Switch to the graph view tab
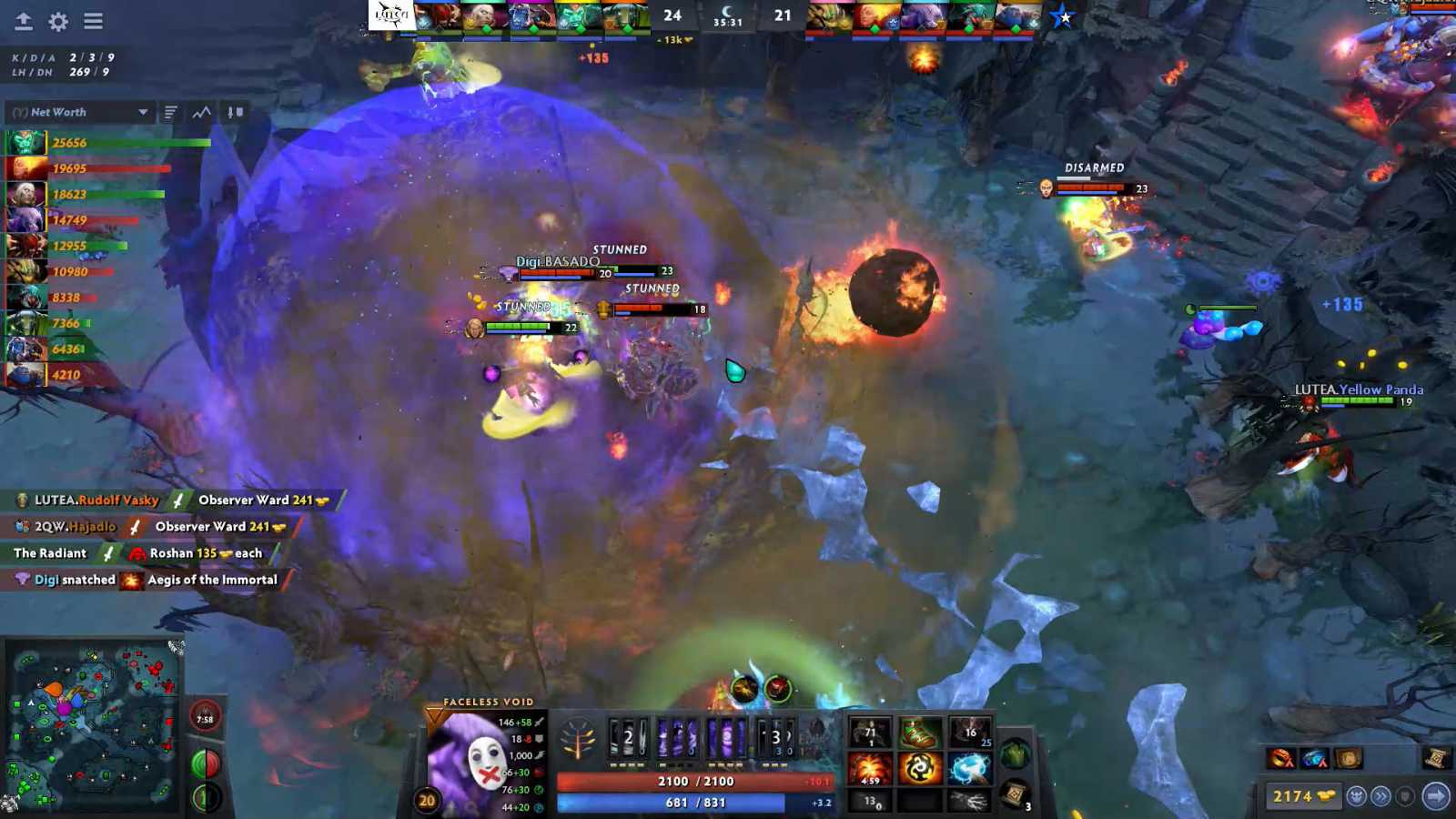 (x=199, y=112)
